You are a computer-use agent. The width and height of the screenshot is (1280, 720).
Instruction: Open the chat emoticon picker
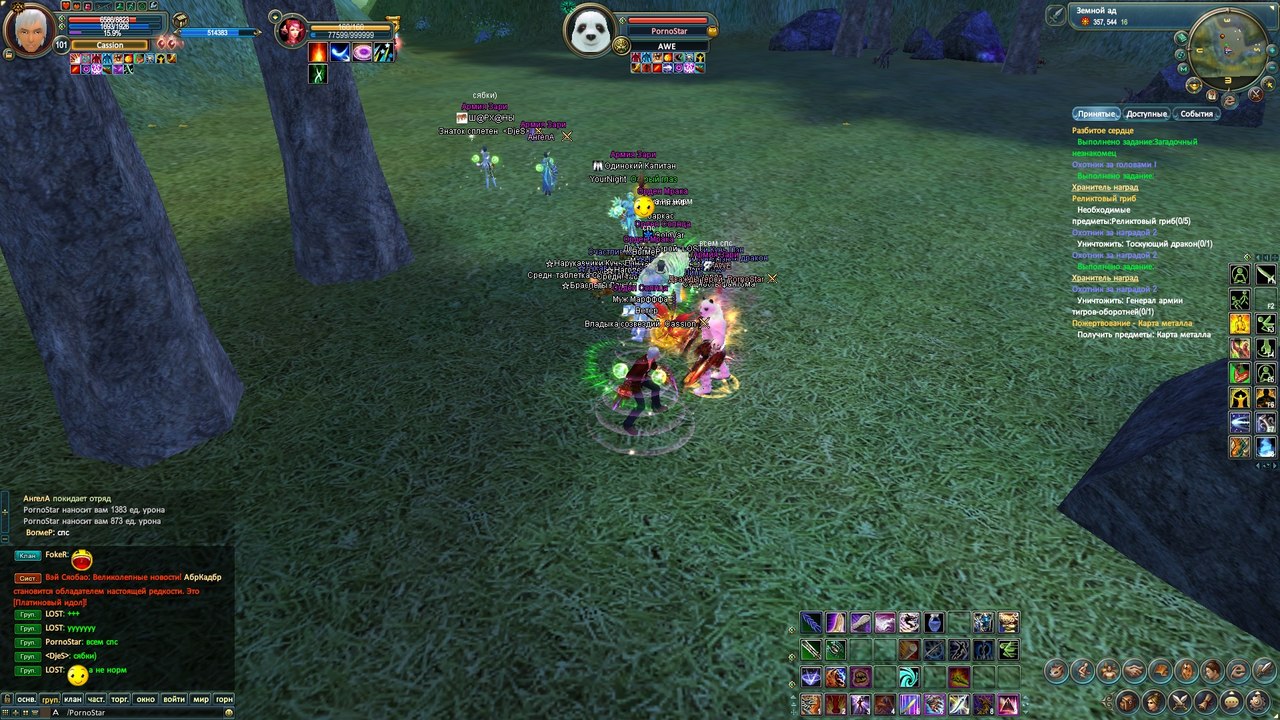229,712
